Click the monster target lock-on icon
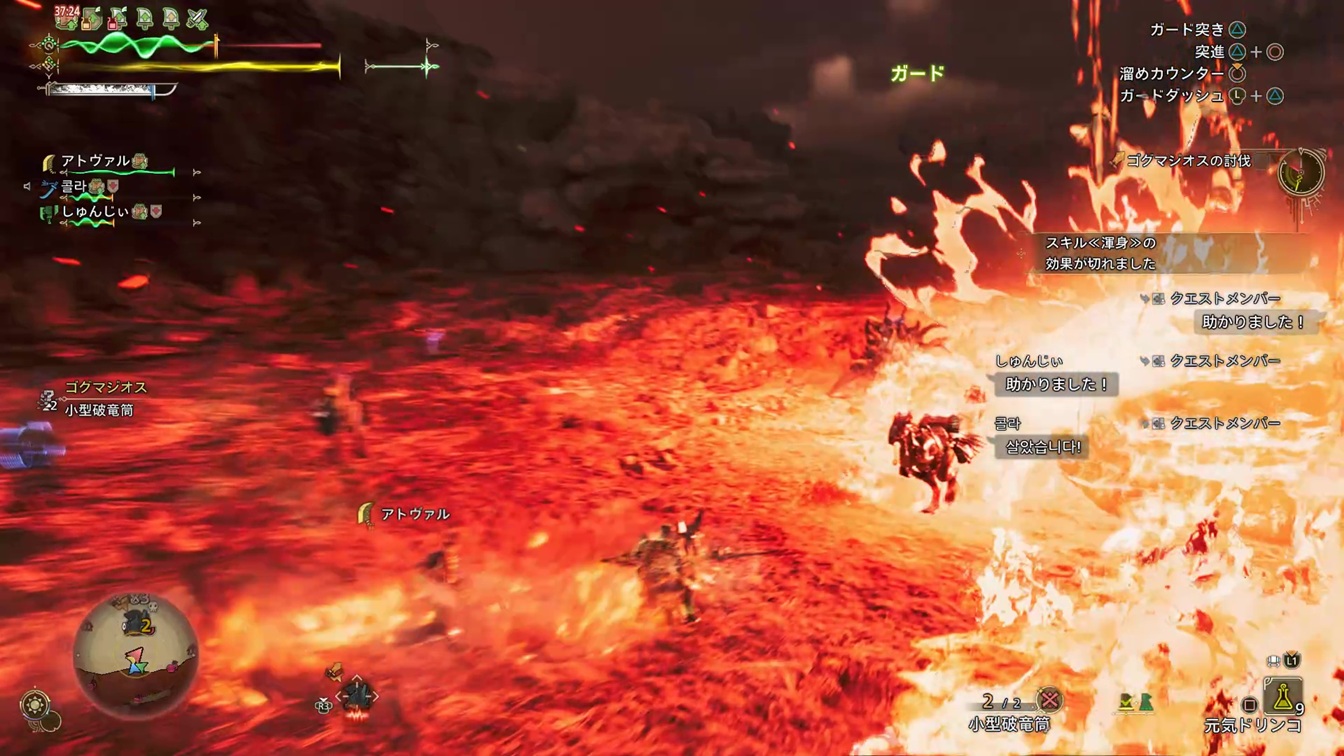The image size is (1344, 756). (357, 695)
